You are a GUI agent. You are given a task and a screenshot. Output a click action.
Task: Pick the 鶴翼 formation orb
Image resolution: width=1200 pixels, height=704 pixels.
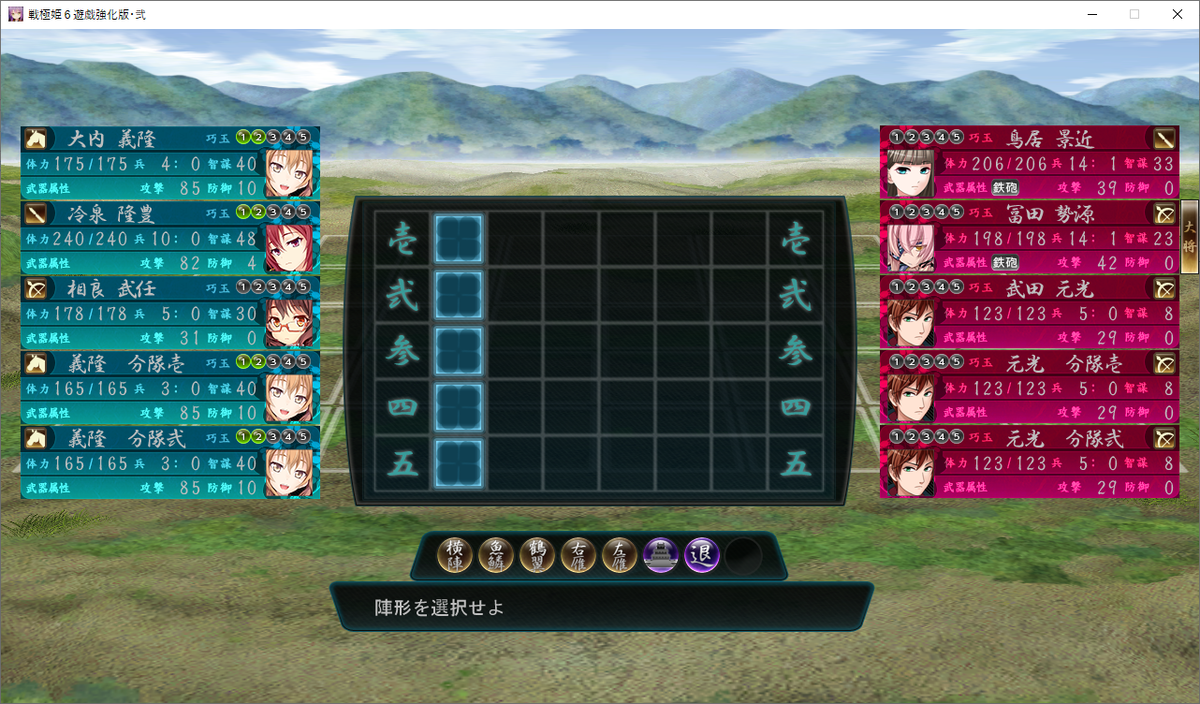pyautogui.click(x=538, y=555)
